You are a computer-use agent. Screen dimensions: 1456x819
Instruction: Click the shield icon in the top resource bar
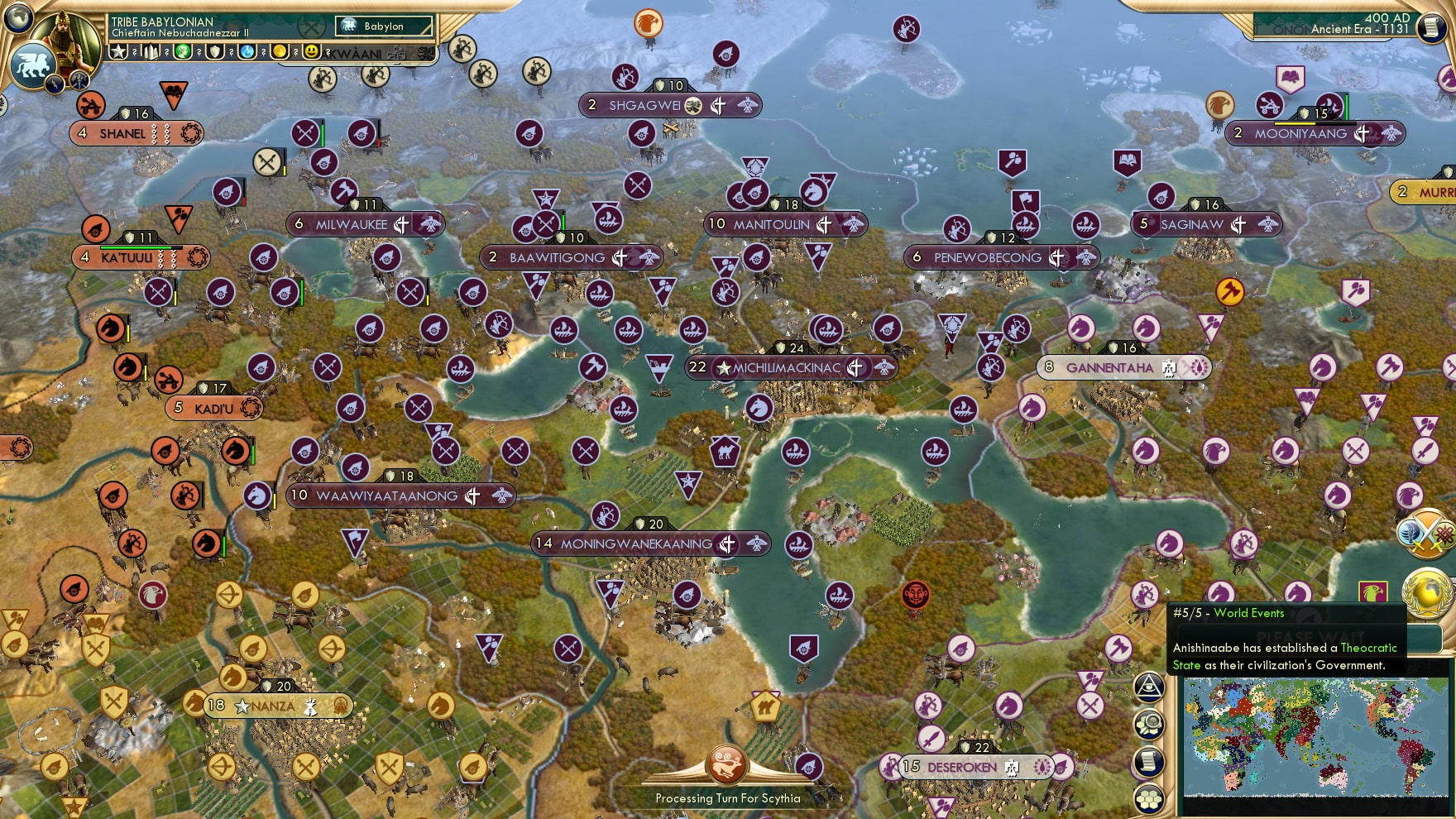(x=215, y=51)
